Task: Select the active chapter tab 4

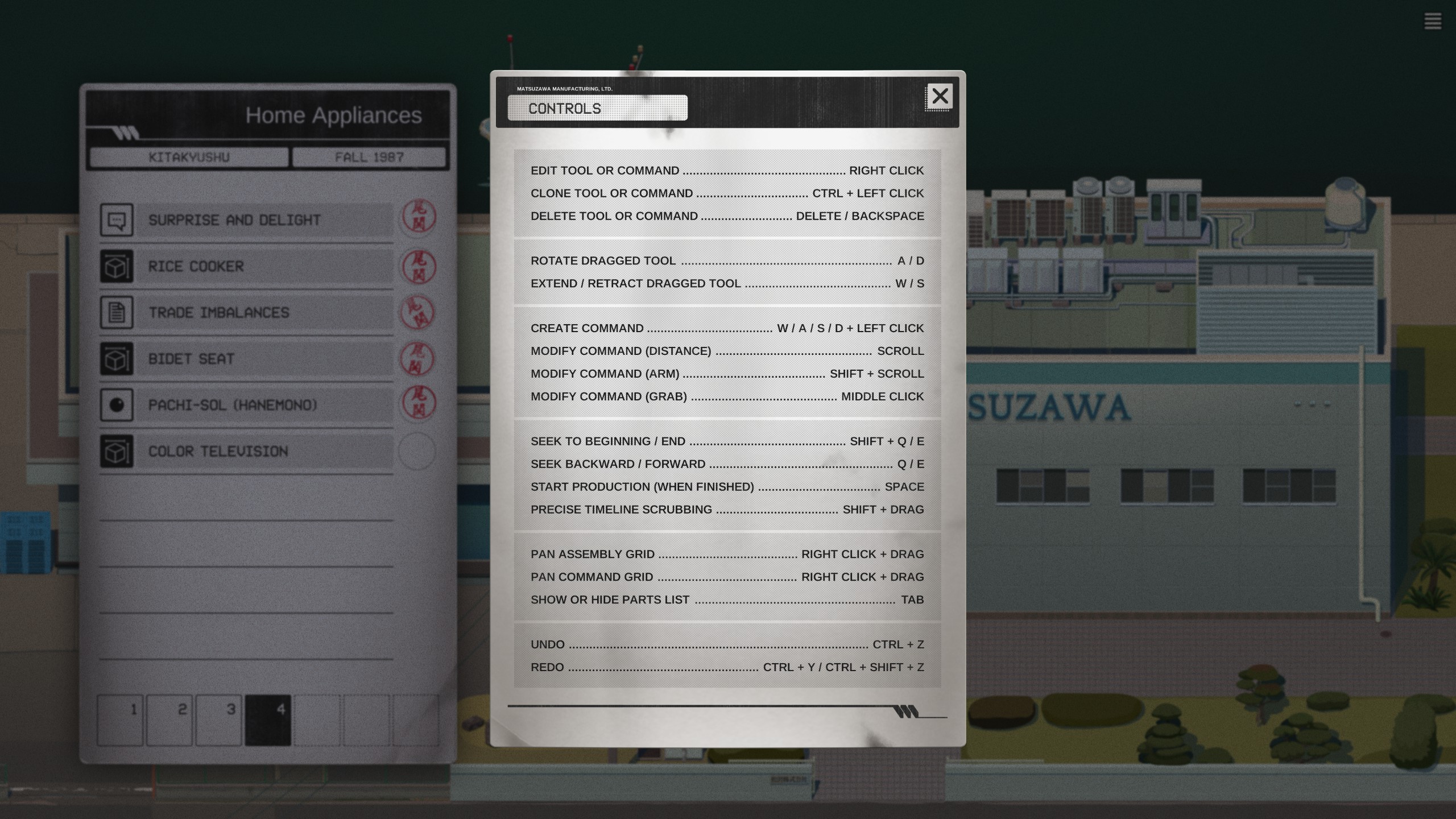Action: click(x=268, y=719)
